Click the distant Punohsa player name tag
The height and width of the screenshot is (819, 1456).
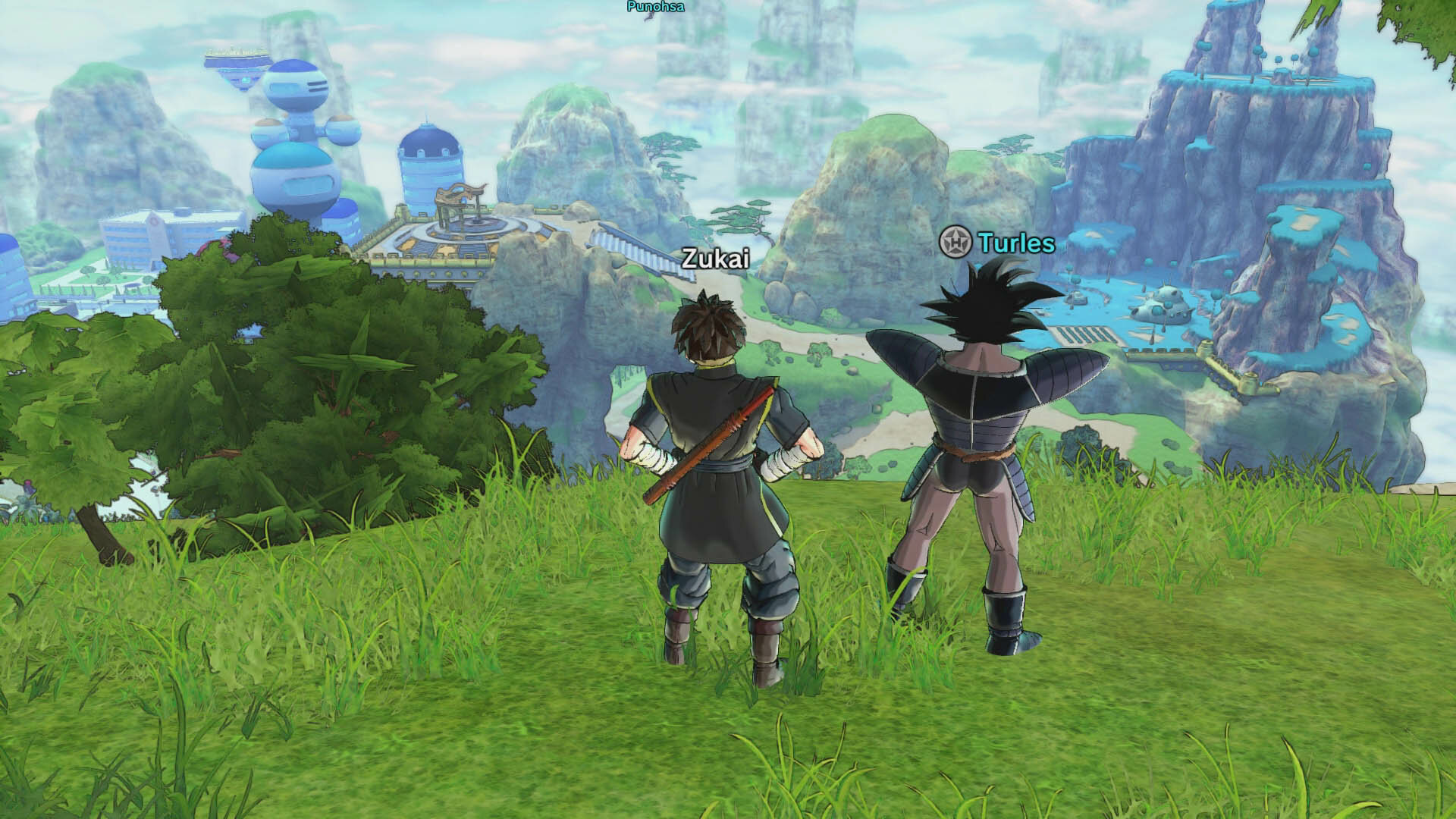[x=656, y=7]
